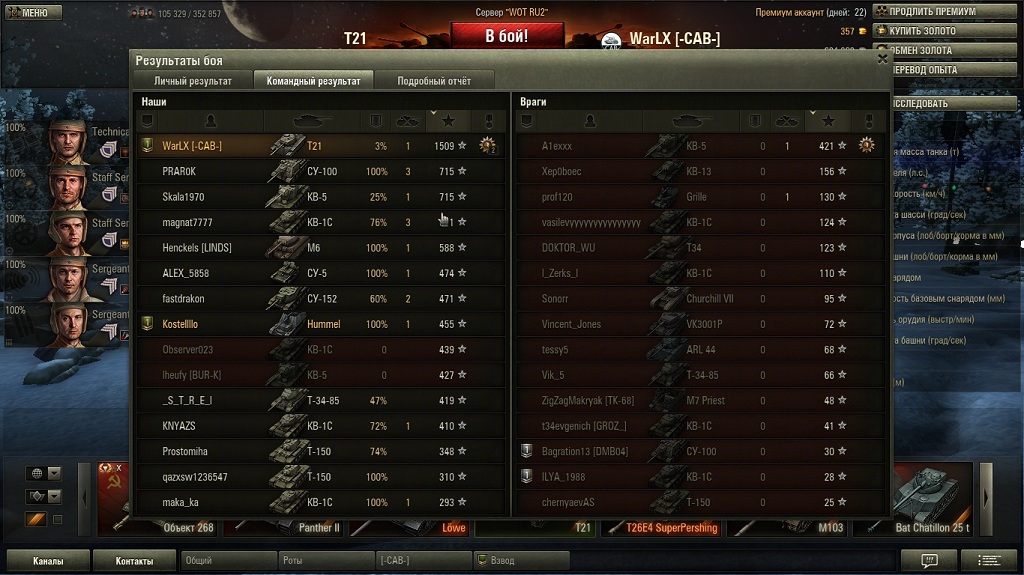The height and width of the screenshot is (575, 1024).
Task: Click the red В бой! battle button
Action: (x=507, y=36)
